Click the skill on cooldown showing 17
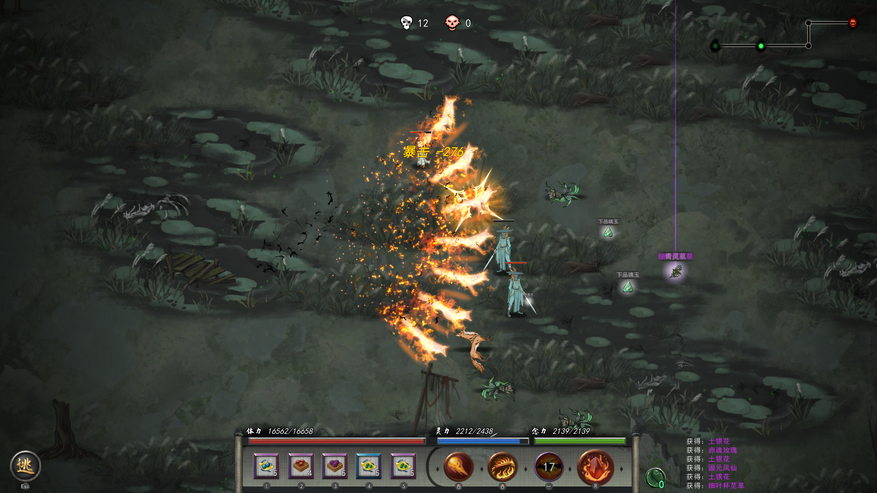Viewport: 877px width, 493px height. [x=548, y=466]
